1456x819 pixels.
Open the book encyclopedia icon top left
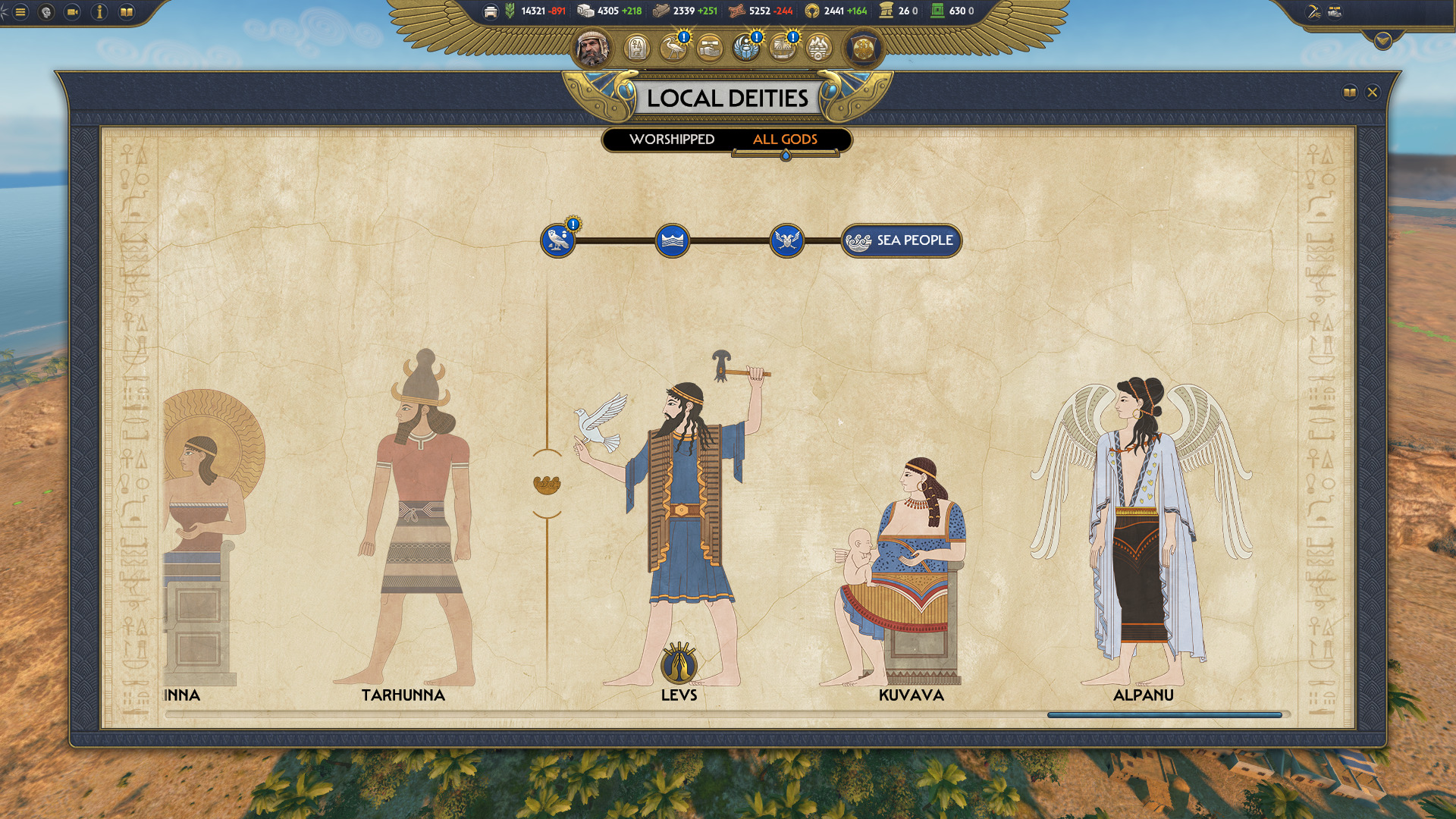127,11
